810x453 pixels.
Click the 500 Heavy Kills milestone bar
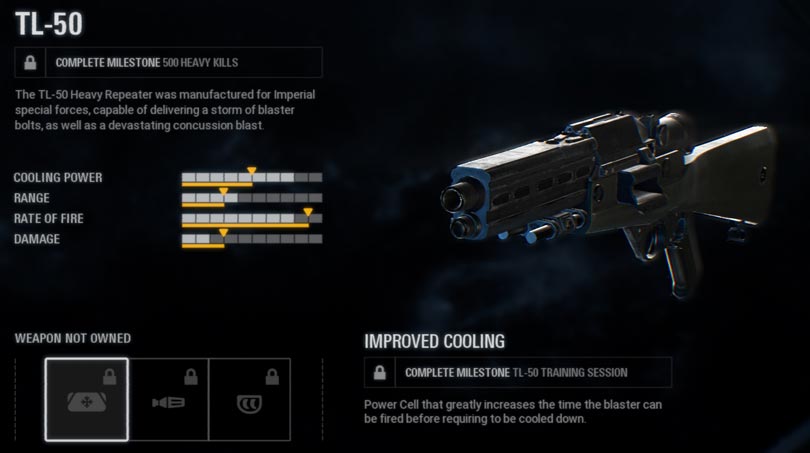pyautogui.click(x=169, y=63)
